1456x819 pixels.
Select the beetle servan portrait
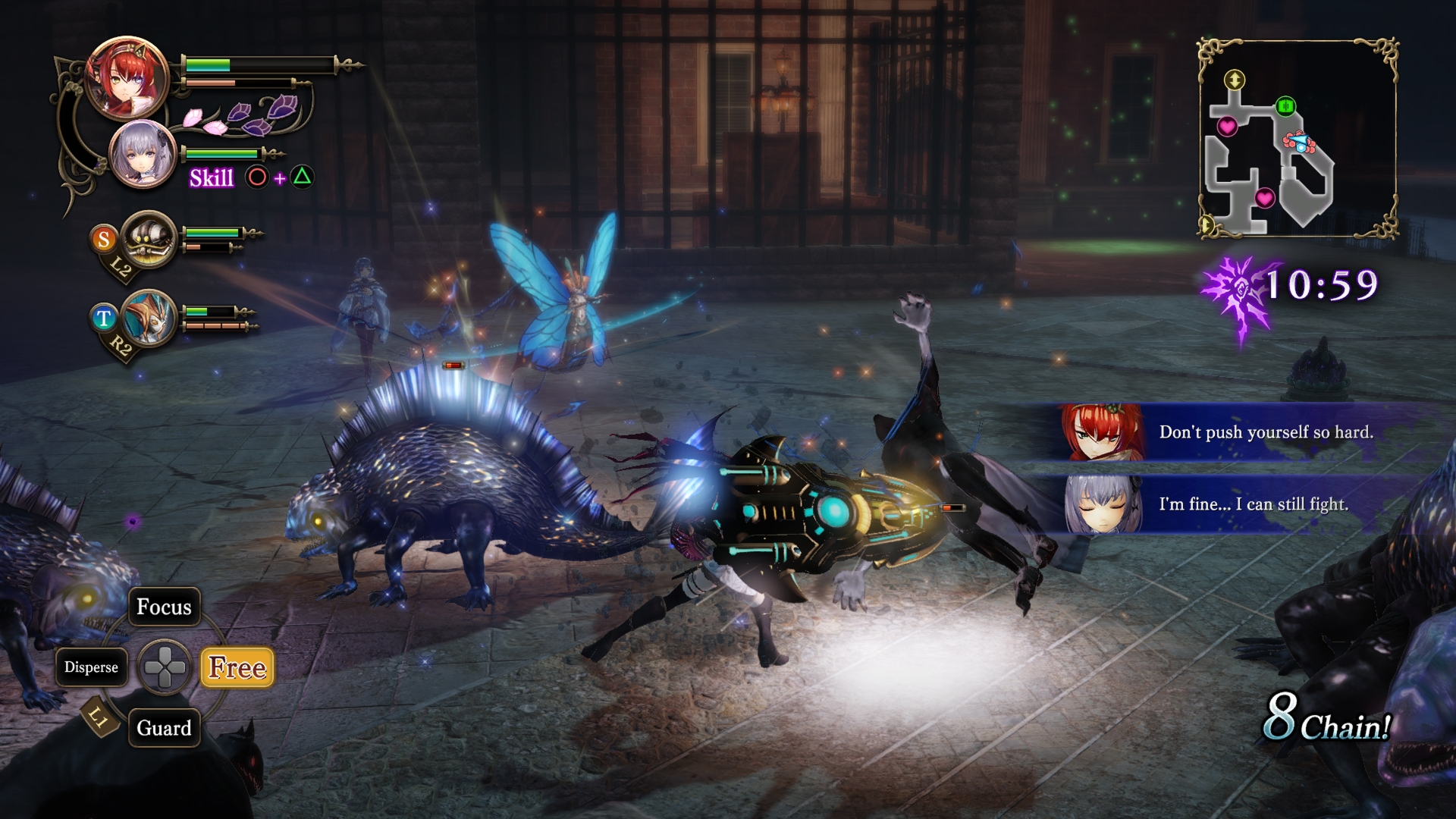click(149, 240)
